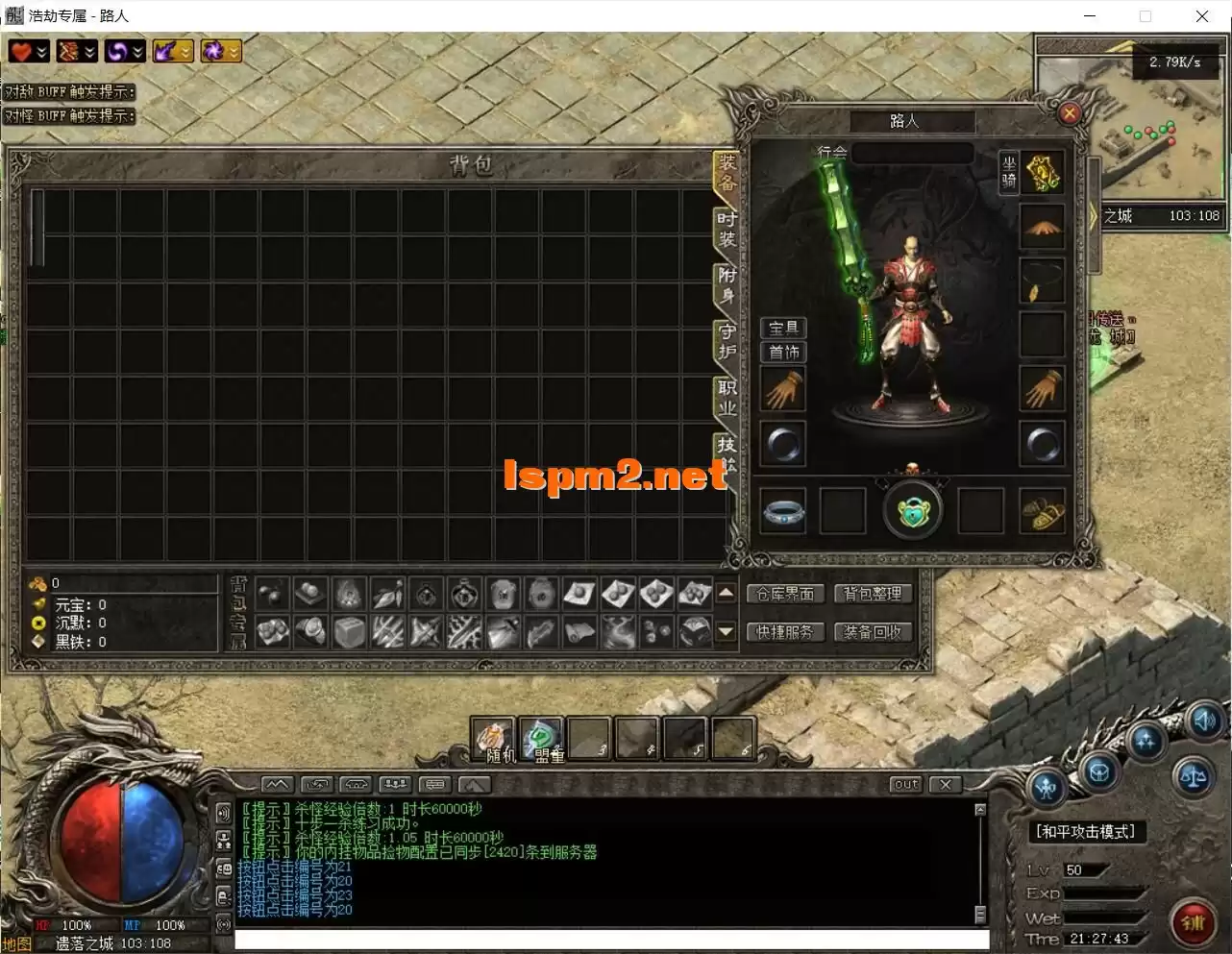Click the chat panel 'out' button

click(905, 784)
